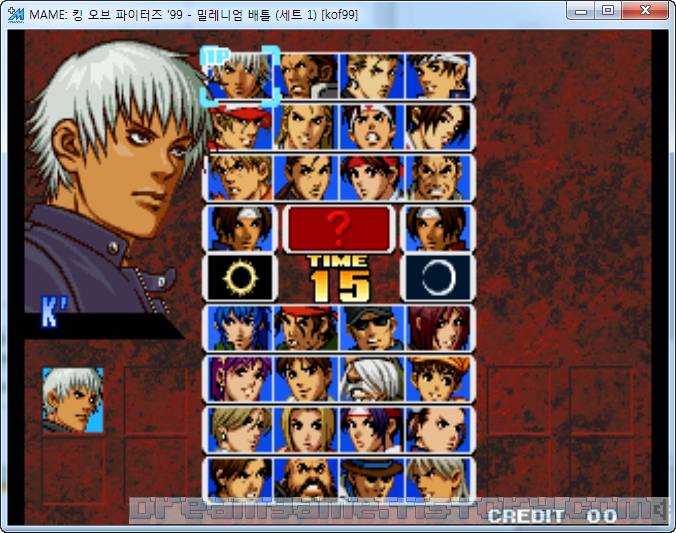Select the golden sun emblem tile
Image resolution: width=676 pixels, height=533 pixels.
(x=241, y=279)
